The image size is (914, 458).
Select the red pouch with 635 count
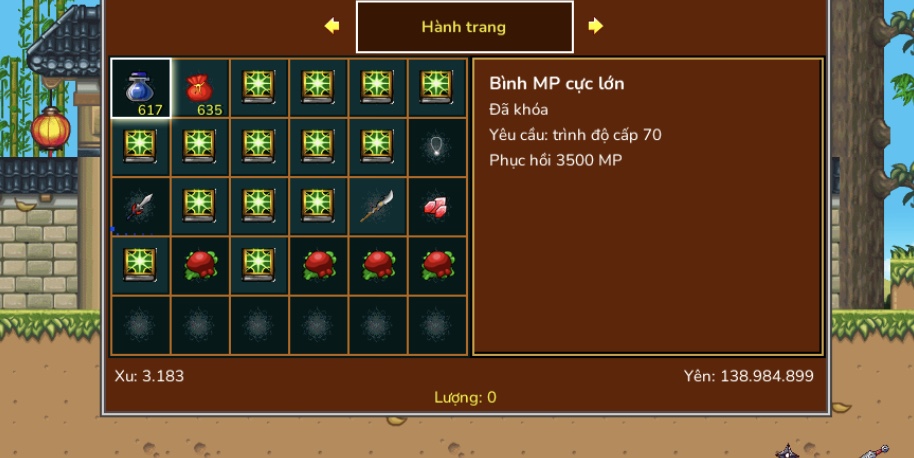tap(200, 88)
